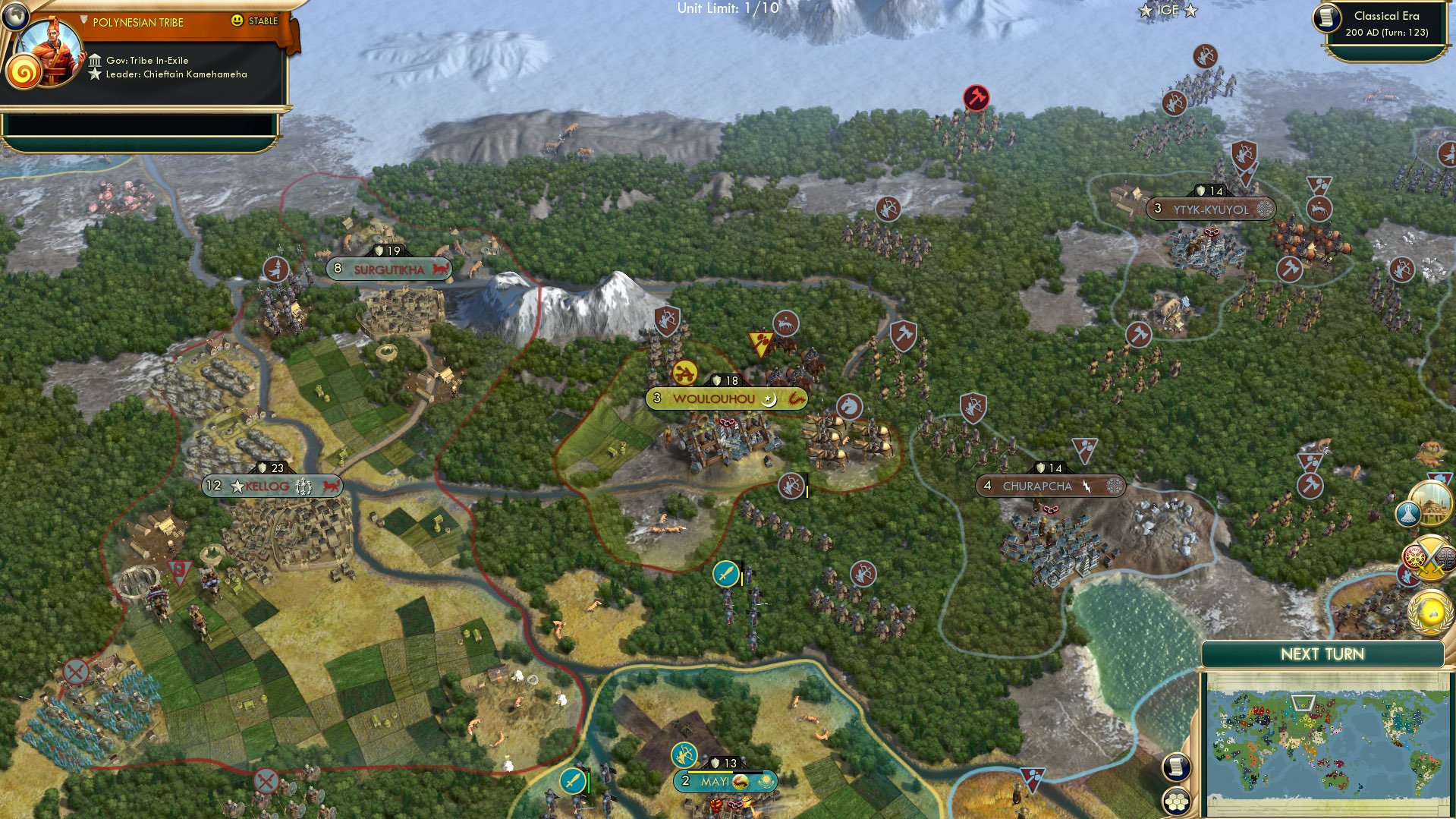This screenshot has width=1456, height=819.
Task: Open the notification log scroll icon bottom right
Action: (1176, 767)
